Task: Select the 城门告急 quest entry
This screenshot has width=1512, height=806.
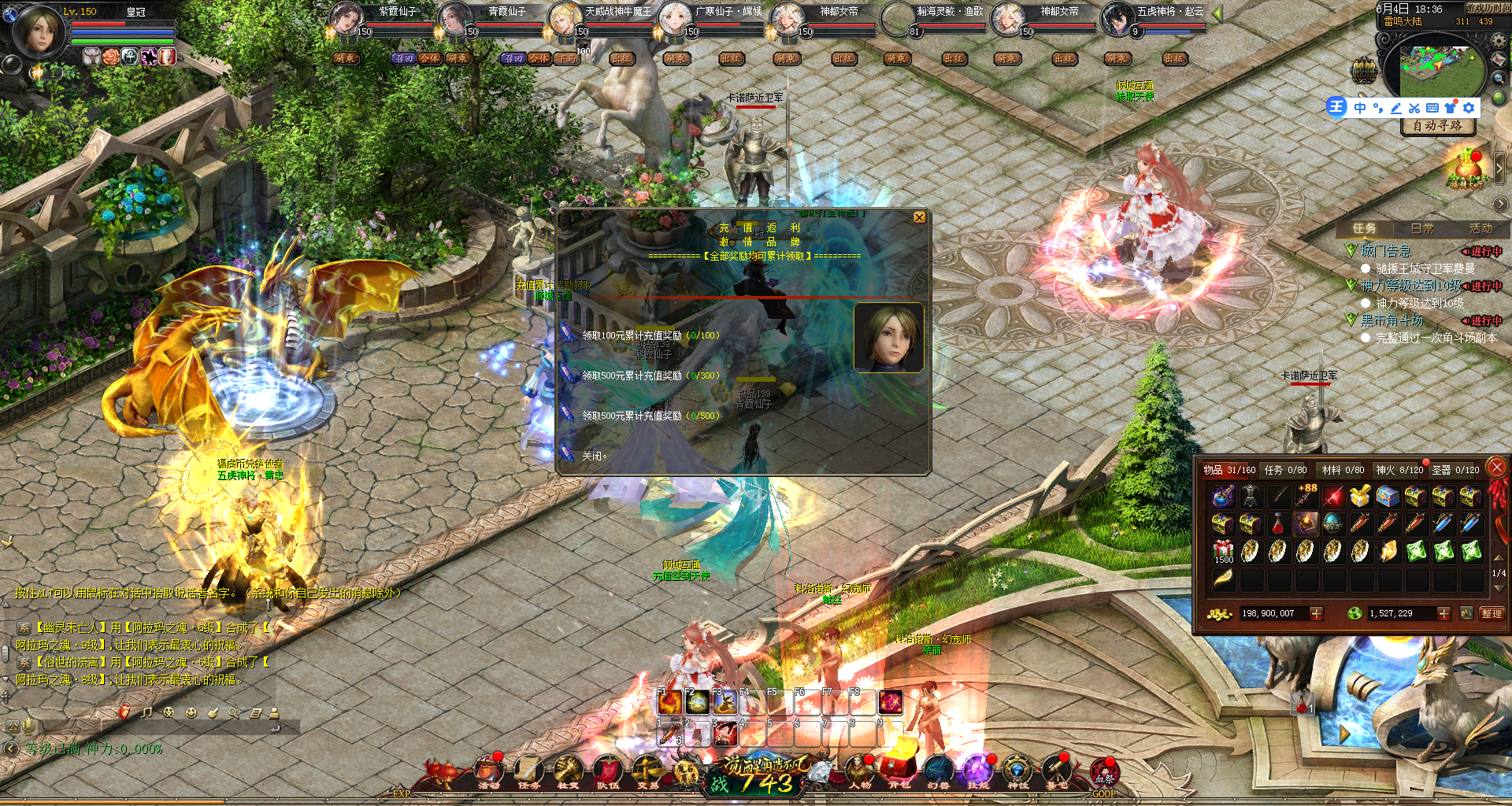Action: [x=1385, y=251]
